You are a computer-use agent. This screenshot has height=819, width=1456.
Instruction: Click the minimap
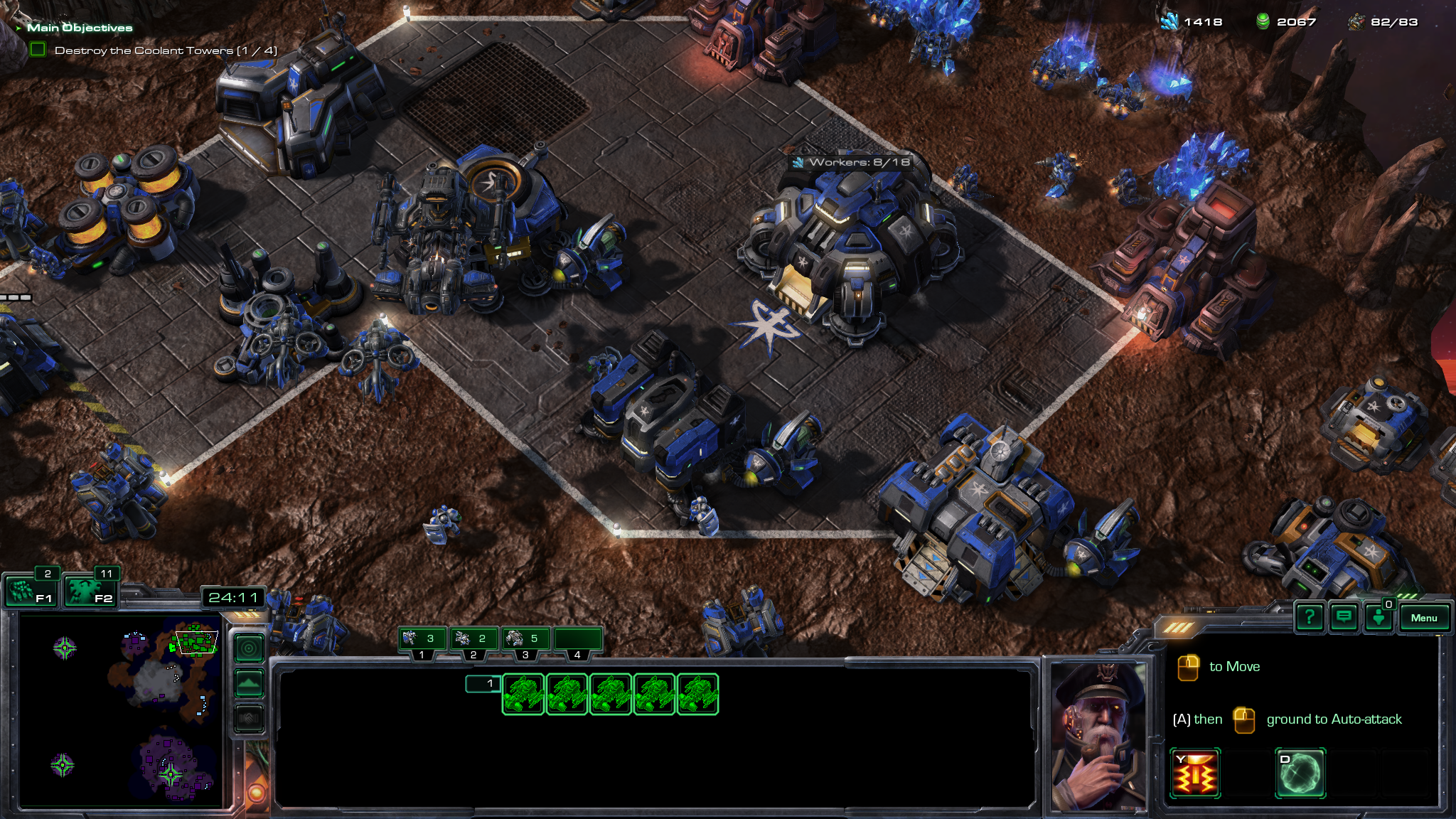pyautogui.click(x=121, y=711)
